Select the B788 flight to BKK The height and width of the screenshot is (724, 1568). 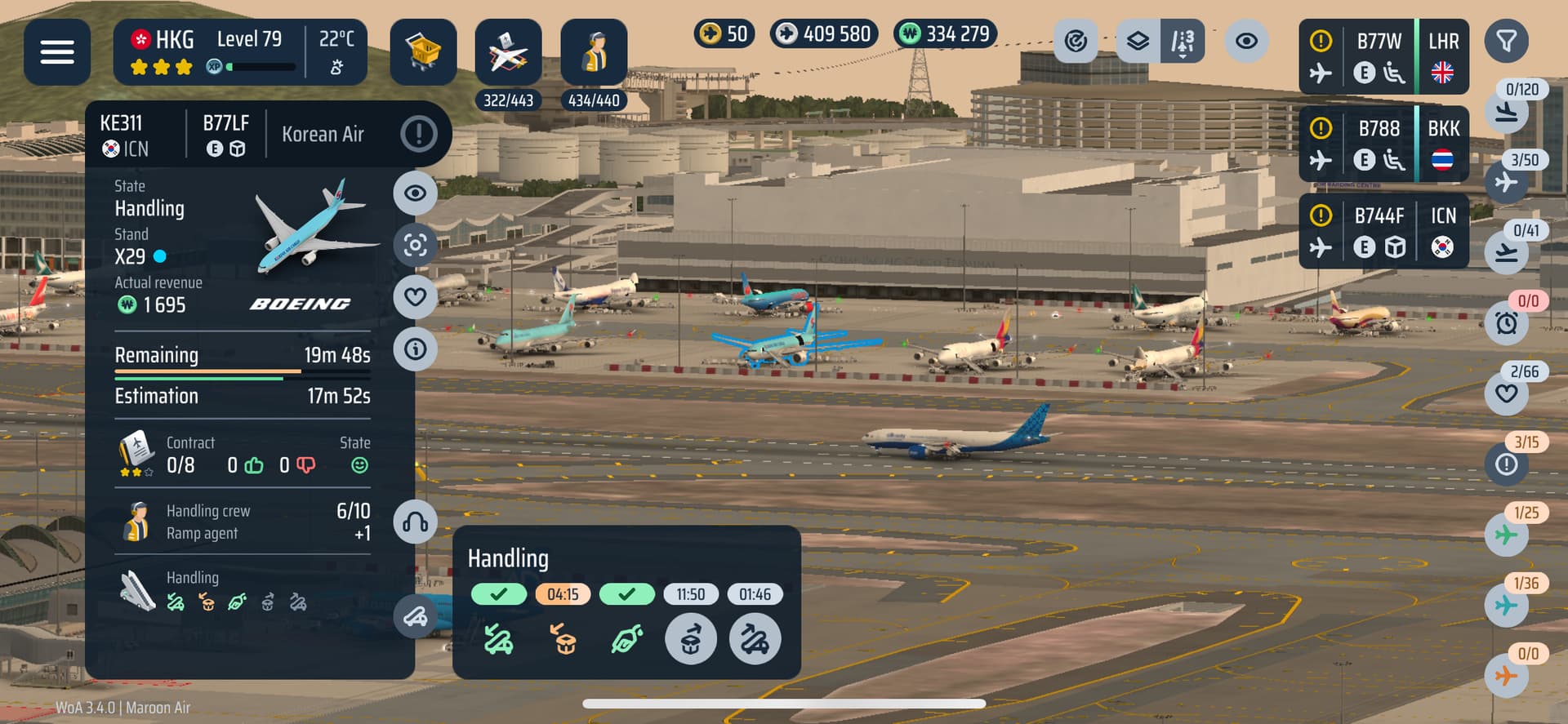[x=1383, y=144]
